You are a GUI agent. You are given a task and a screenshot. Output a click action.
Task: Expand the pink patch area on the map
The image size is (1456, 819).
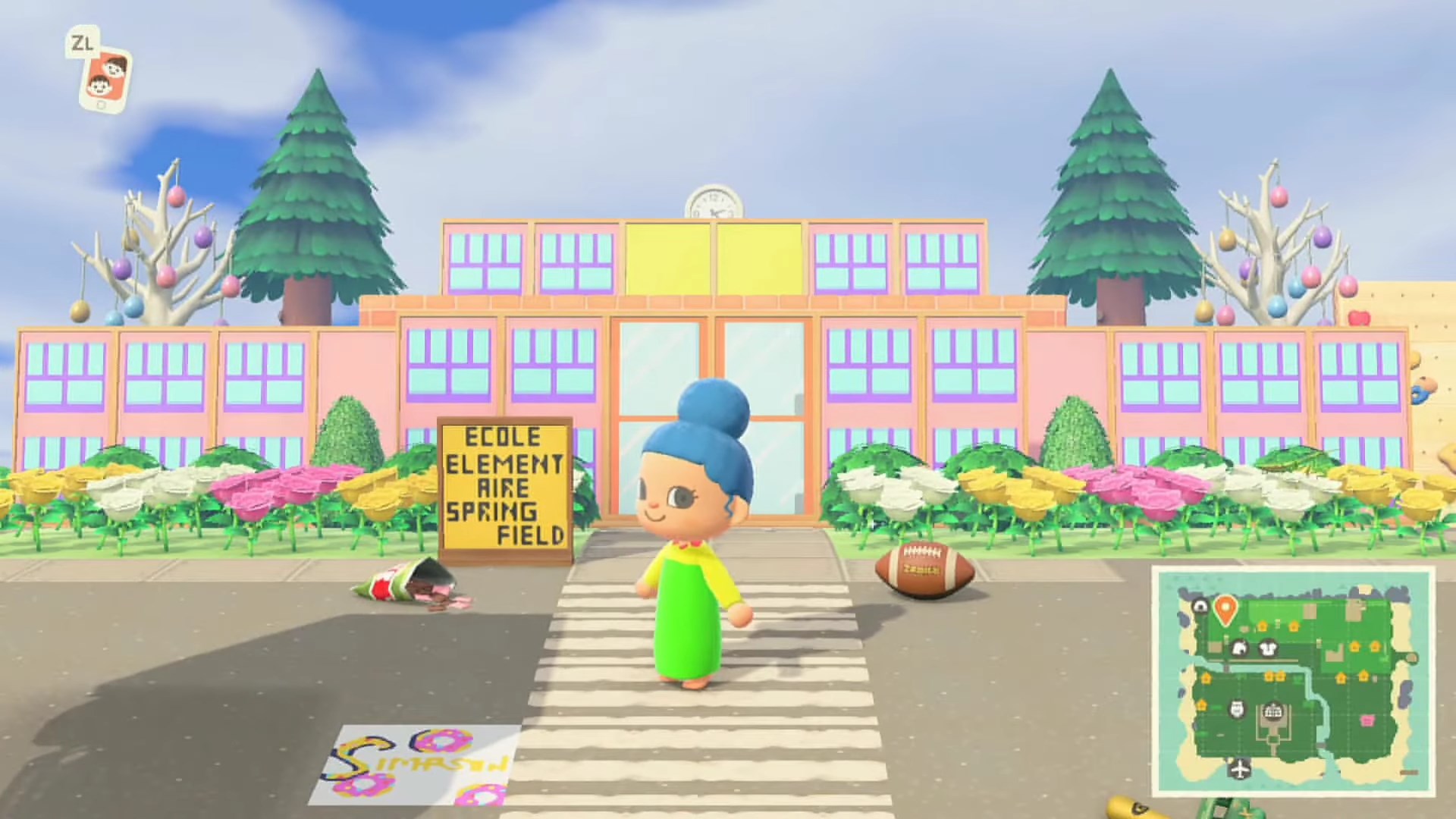[x=1368, y=720]
